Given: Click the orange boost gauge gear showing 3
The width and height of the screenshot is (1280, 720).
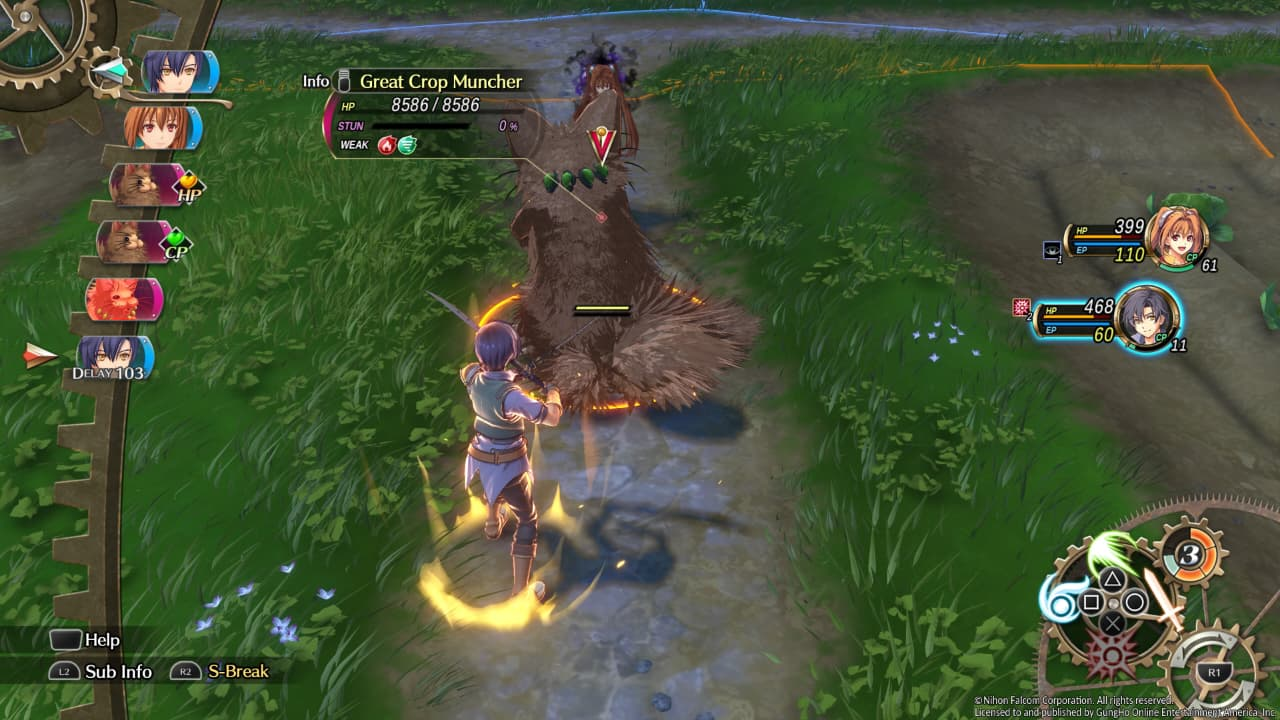Looking at the screenshot, I should tap(1189, 551).
